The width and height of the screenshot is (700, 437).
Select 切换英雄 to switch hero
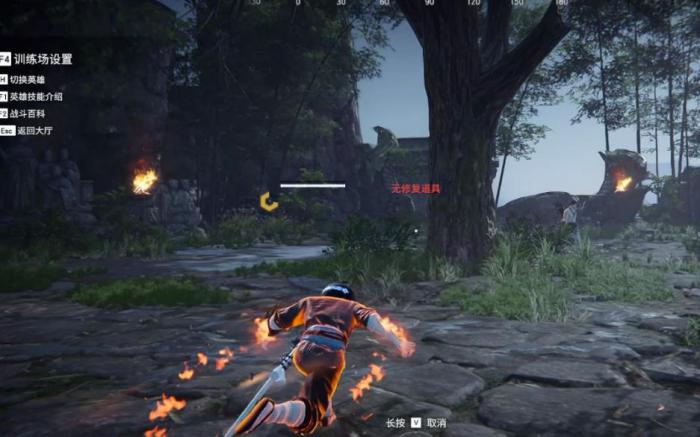(28, 79)
